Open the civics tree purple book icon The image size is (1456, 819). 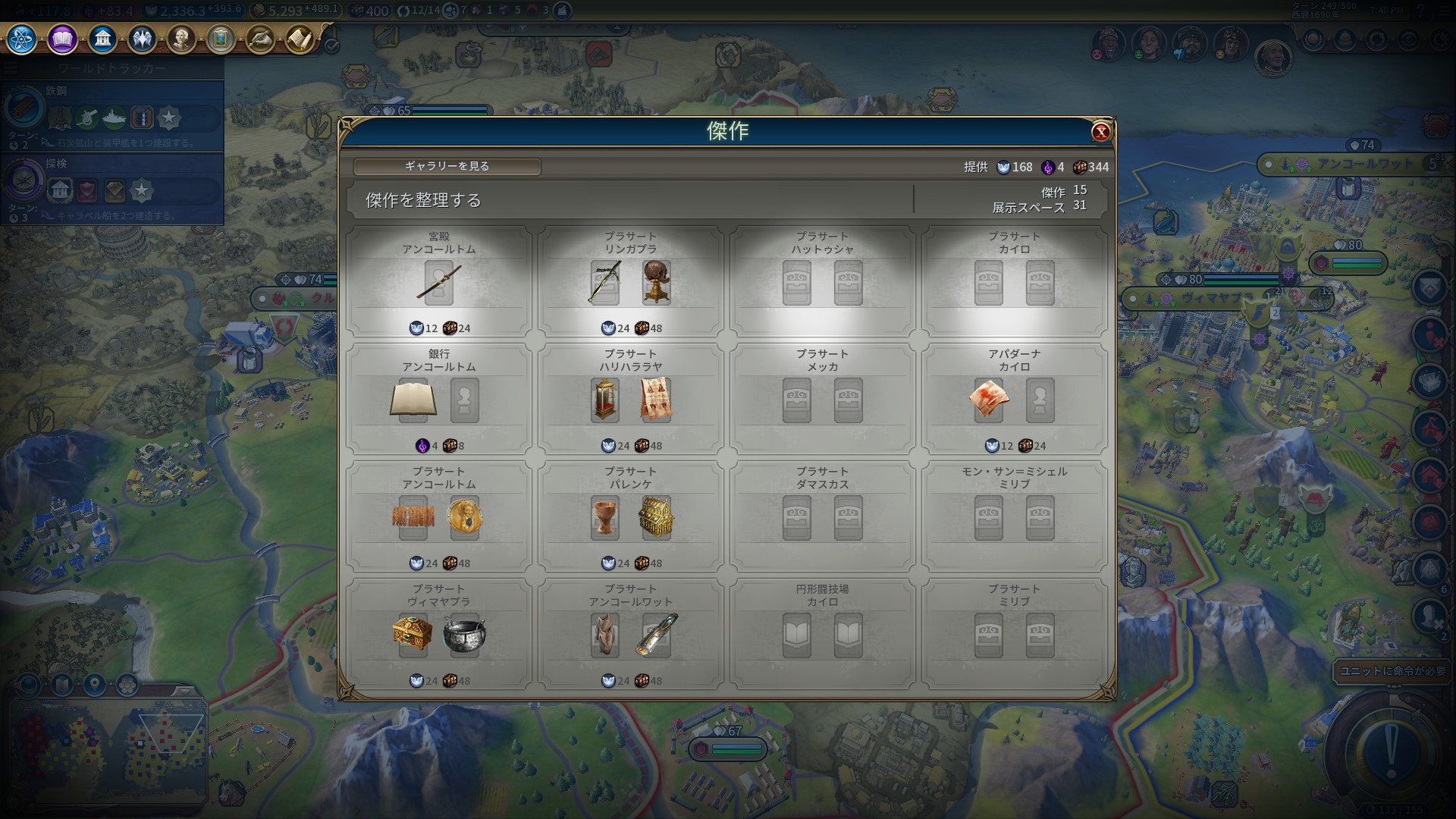click(x=62, y=39)
